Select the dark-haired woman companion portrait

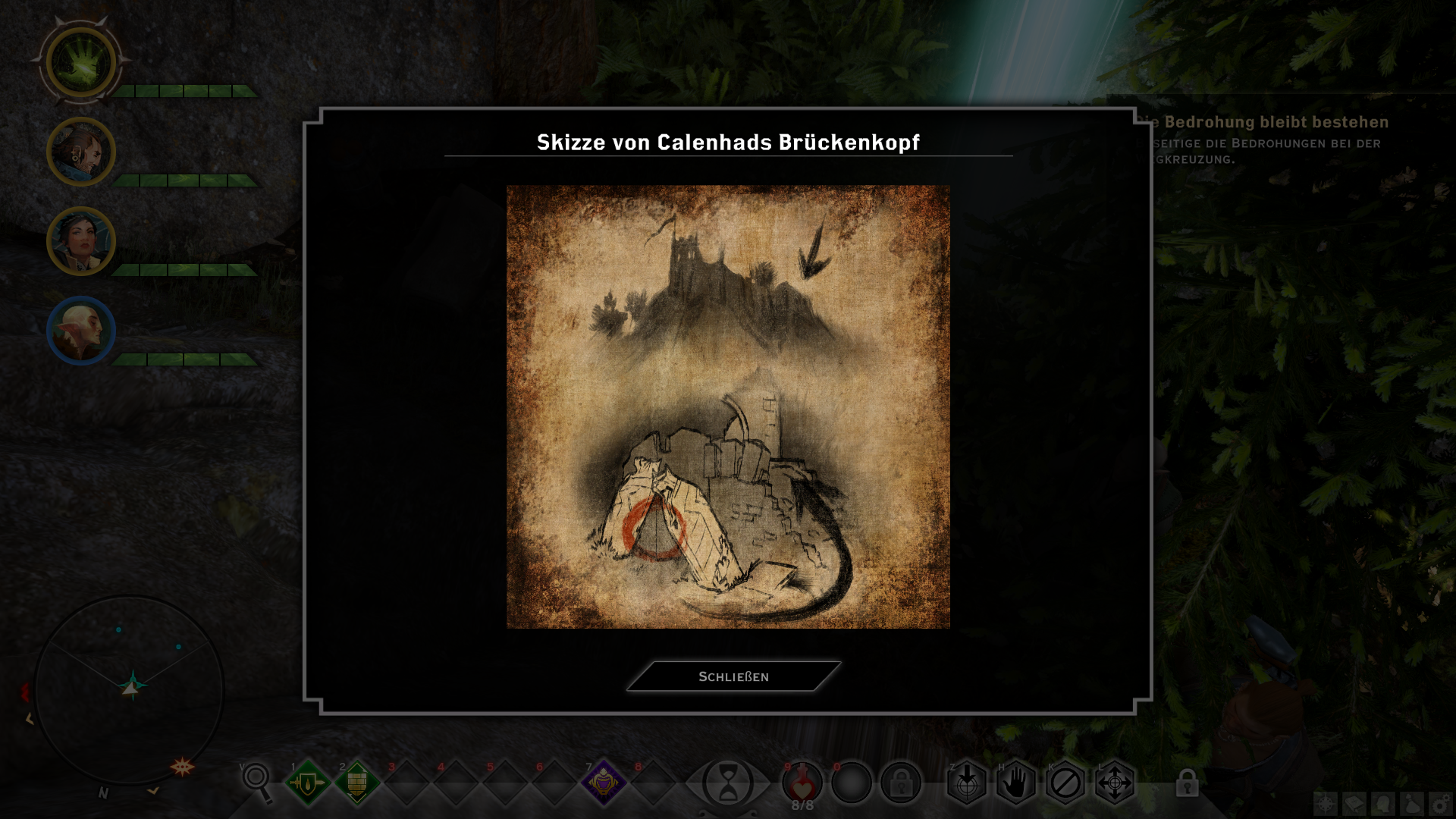pos(81,242)
